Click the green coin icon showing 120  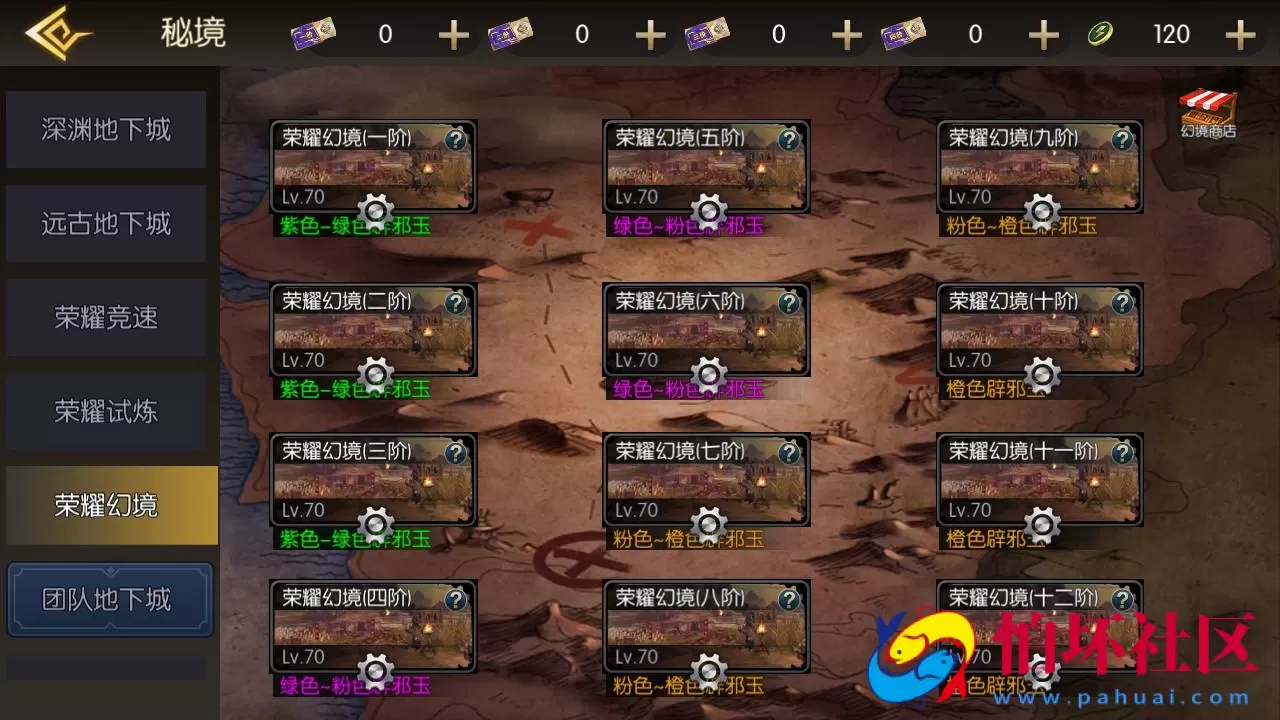pyautogui.click(x=1101, y=33)
